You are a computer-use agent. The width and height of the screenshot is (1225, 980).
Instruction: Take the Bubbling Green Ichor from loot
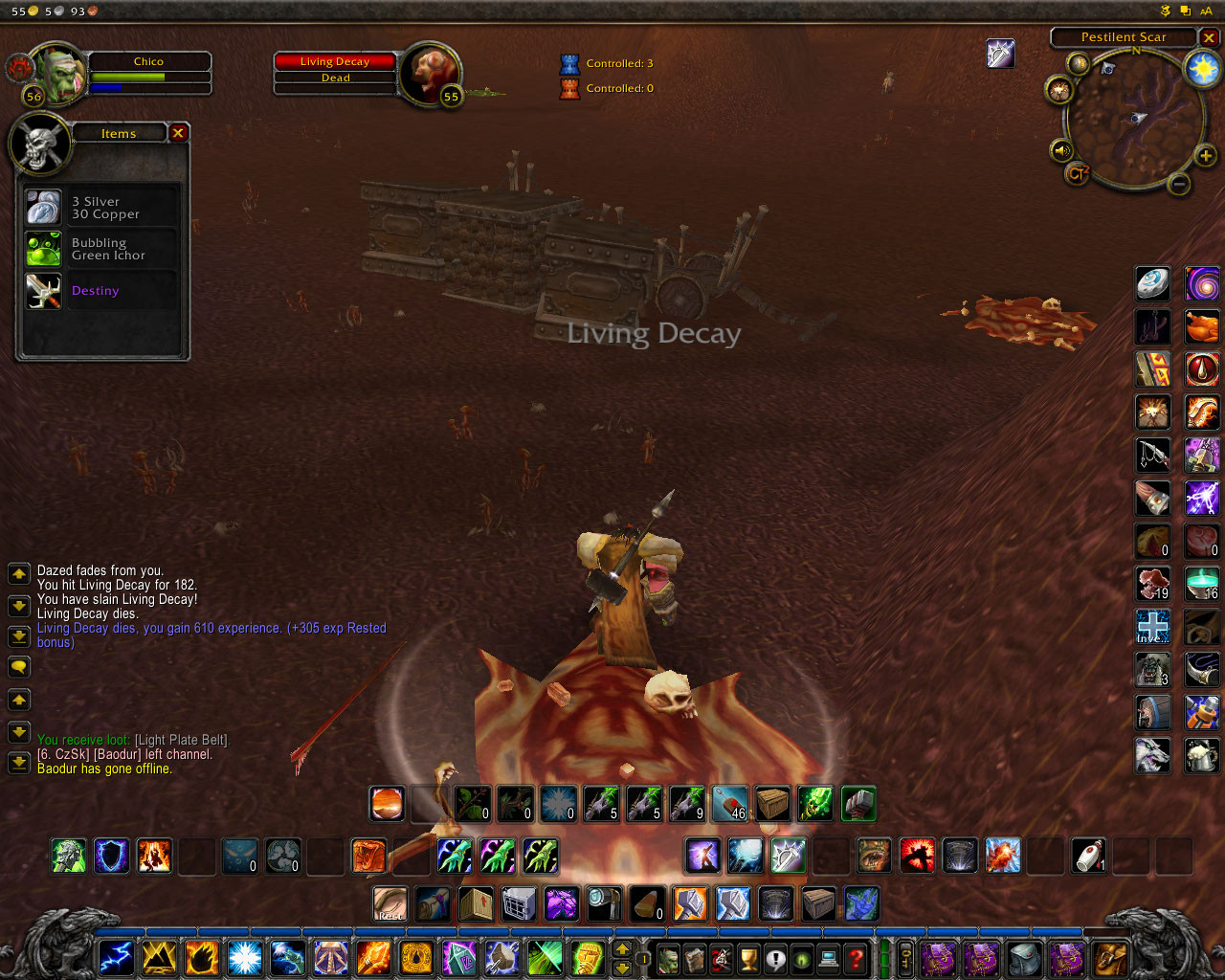(x=44, y=249)
